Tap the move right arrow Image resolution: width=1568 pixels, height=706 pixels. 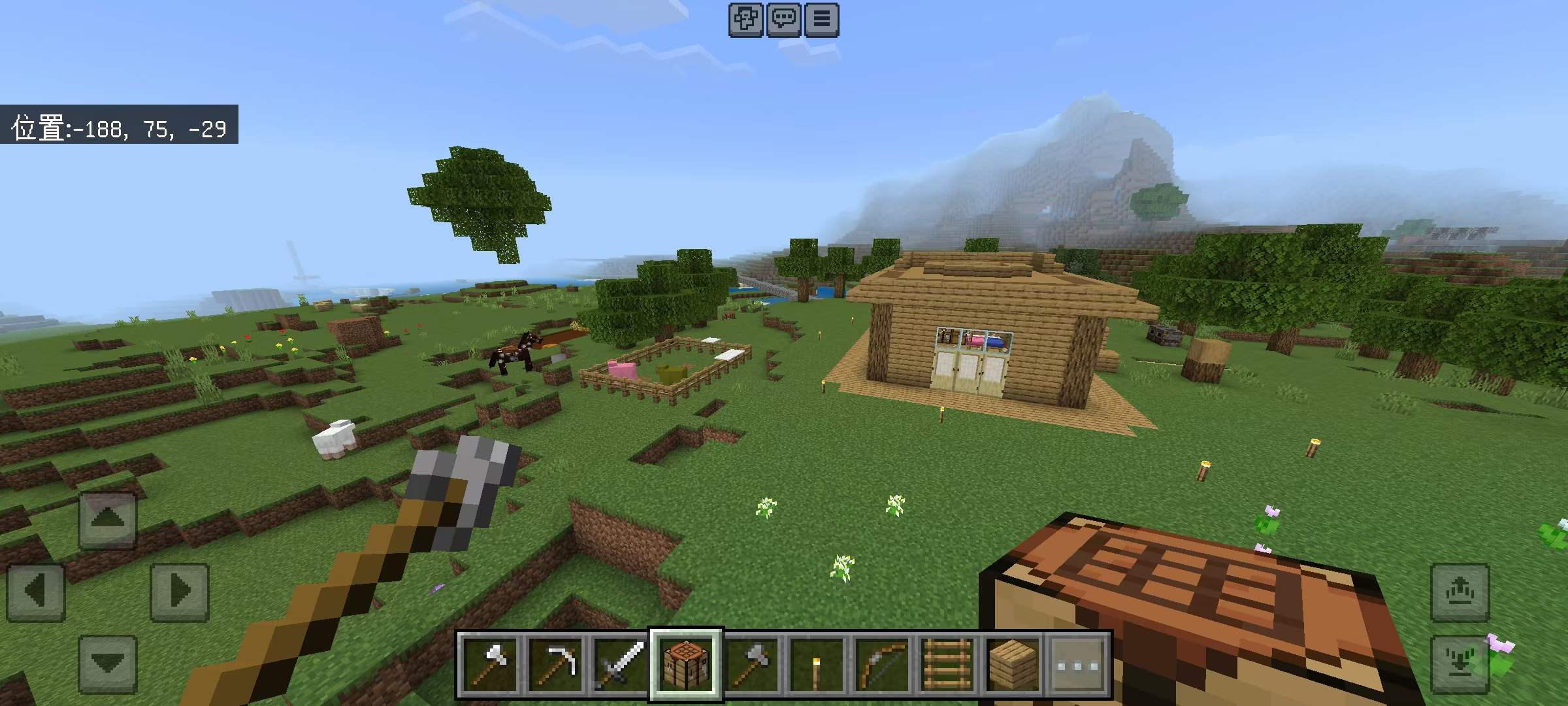click(180, 592)
